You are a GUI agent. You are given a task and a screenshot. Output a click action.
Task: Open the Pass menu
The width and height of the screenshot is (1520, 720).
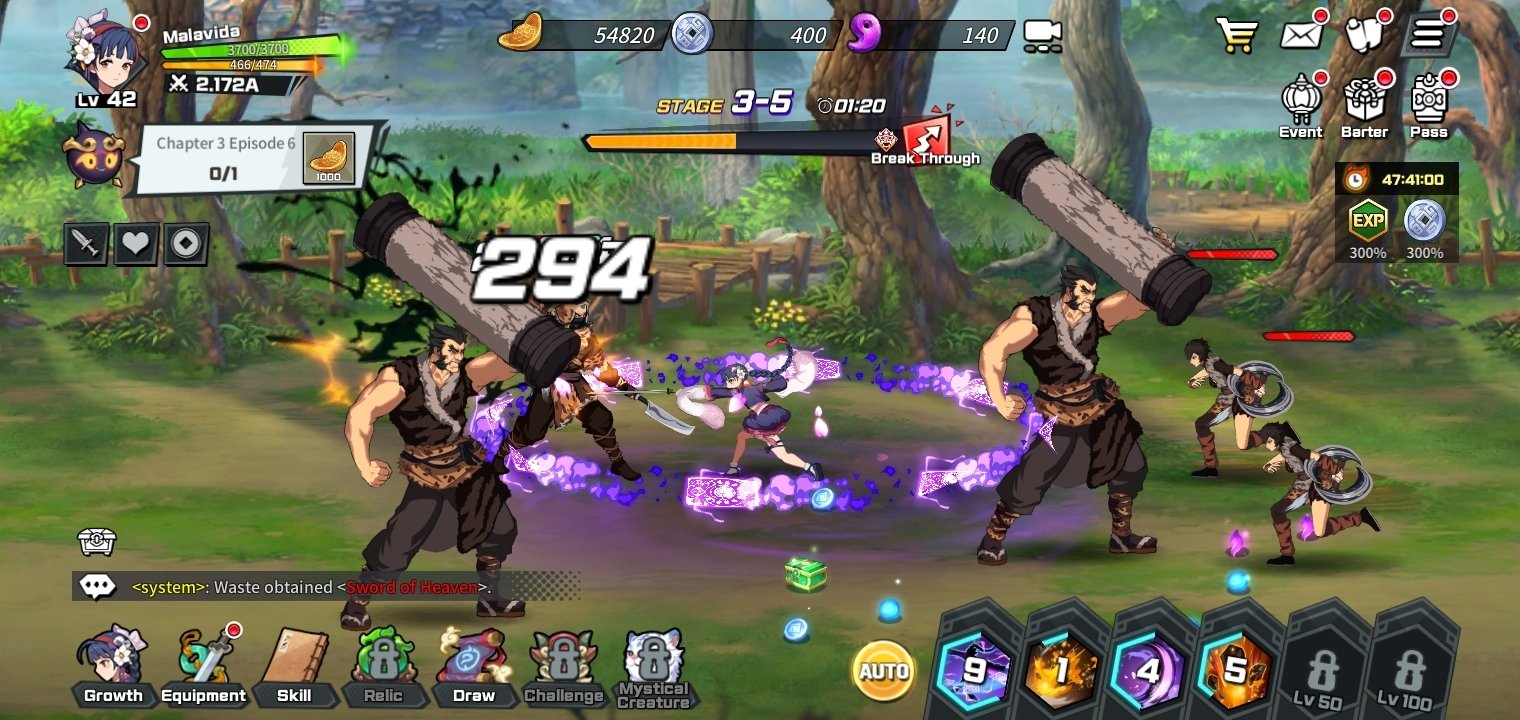point(1429,105)
